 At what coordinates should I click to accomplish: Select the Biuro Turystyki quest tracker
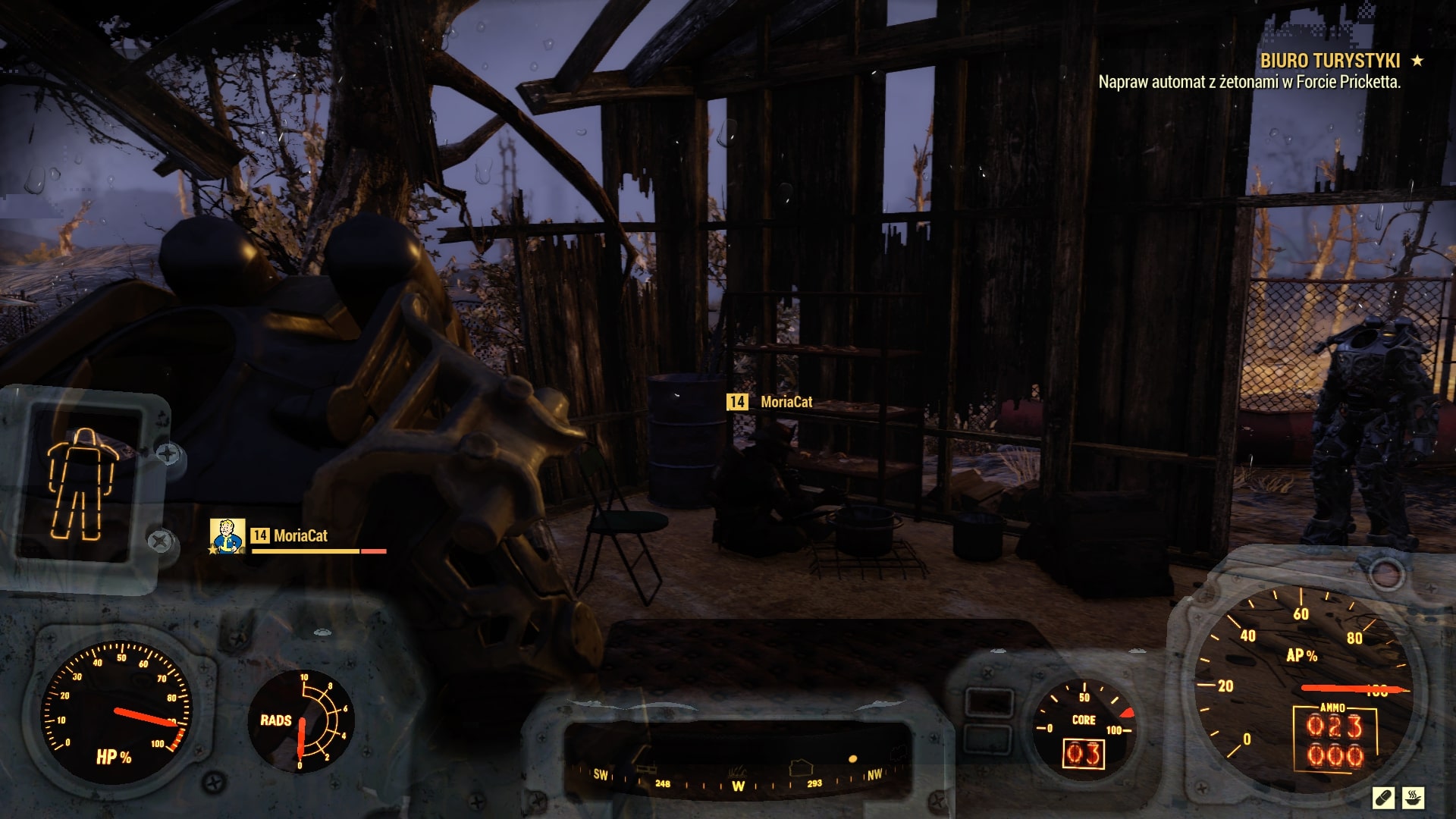[1330, 61]
